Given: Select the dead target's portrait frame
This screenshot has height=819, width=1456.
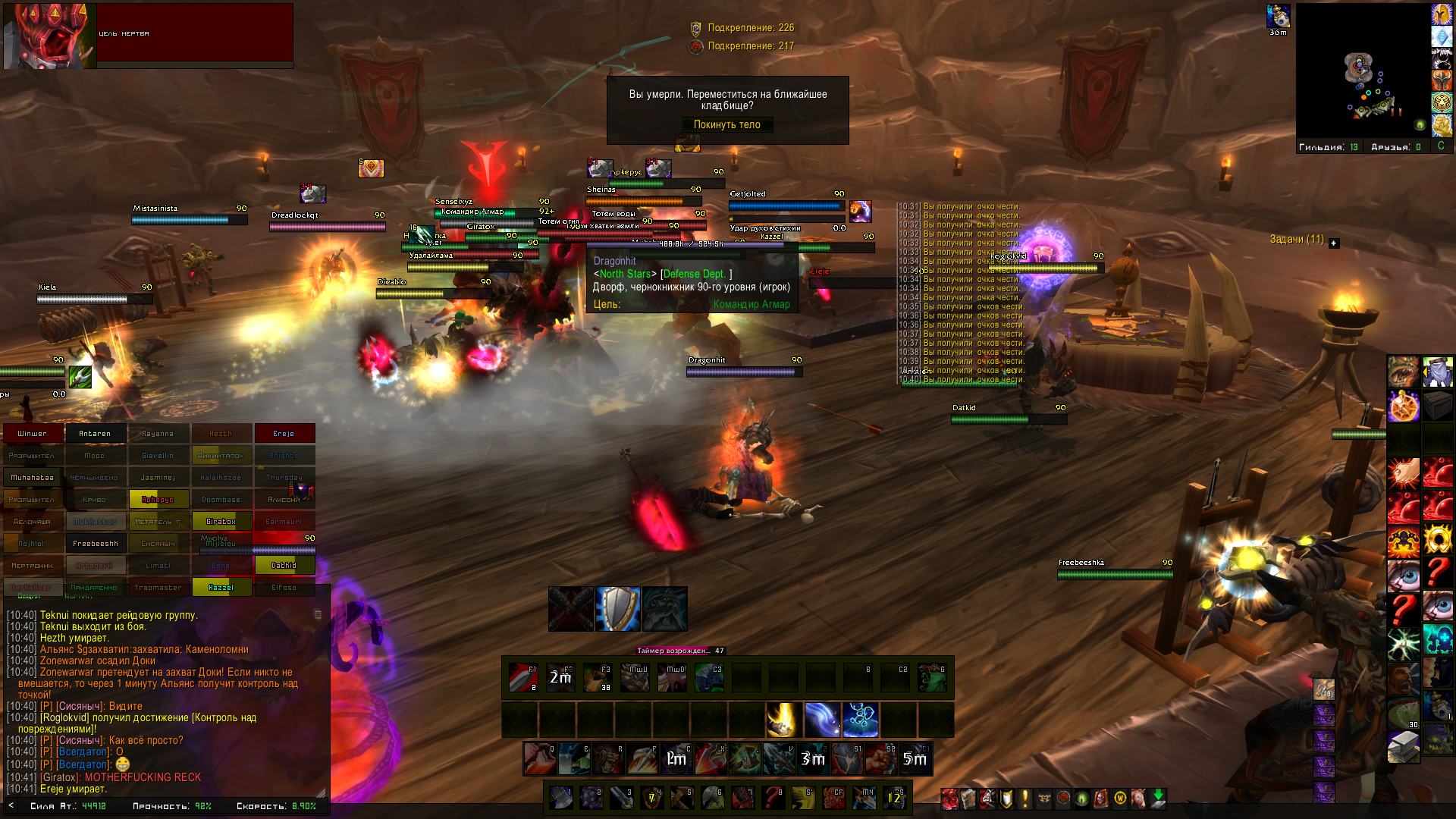Looking at the screenshot, I should [x=50, y=36].
